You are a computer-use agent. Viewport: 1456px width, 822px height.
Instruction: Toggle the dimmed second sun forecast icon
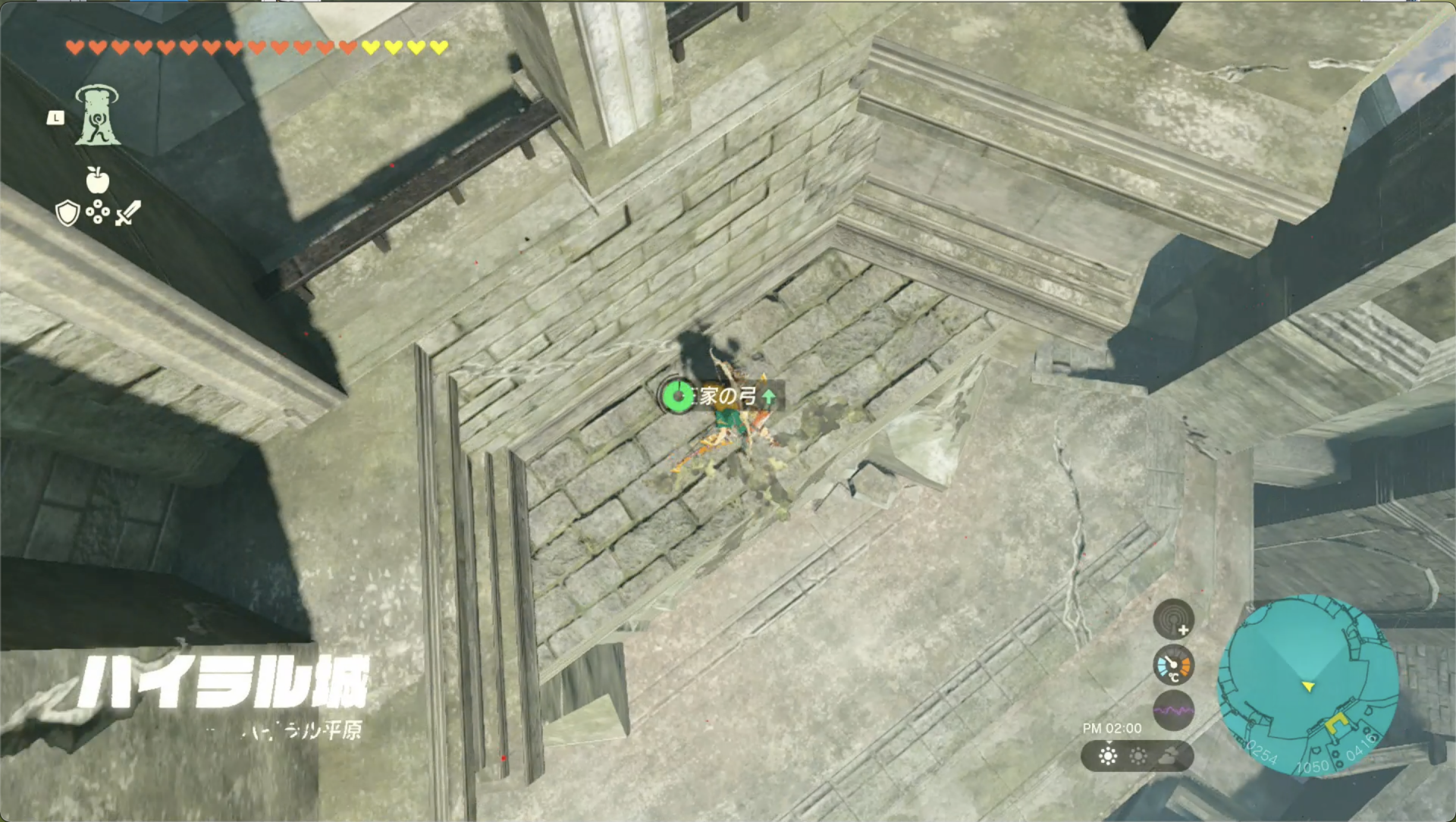(x=1137, y=757)
